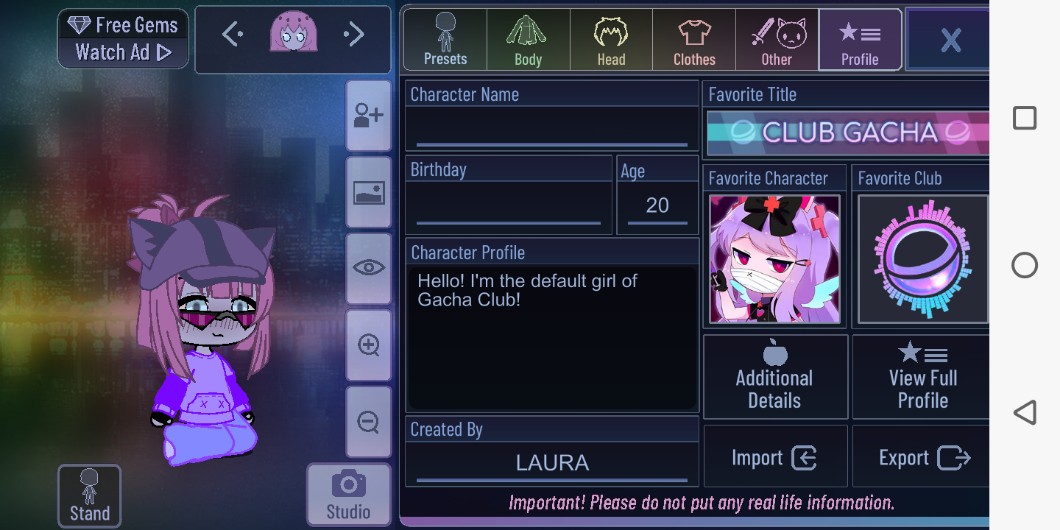Click the add character icon
The image size is (1060, 530).
368,115
